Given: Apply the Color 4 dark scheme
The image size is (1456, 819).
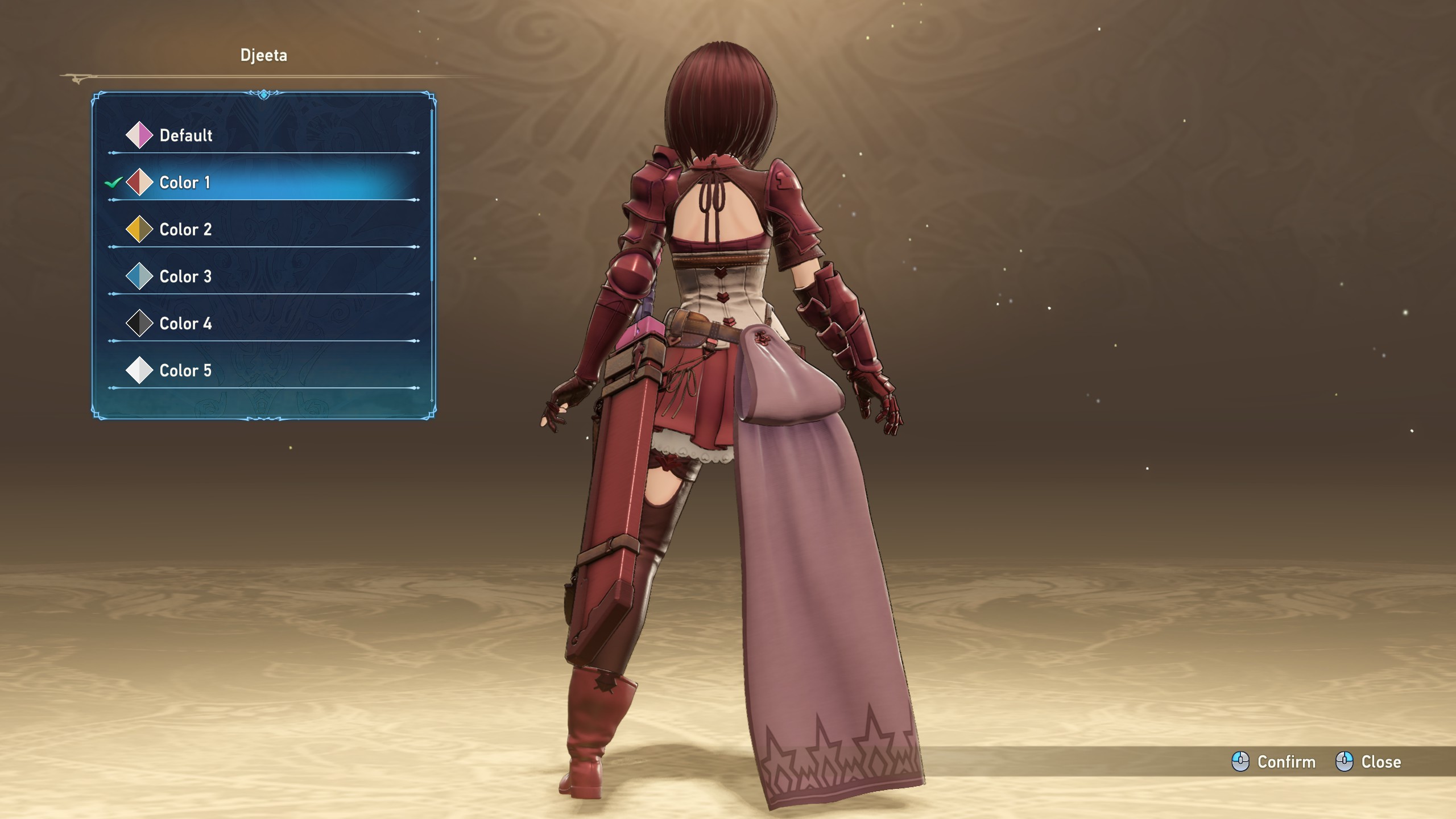Looking at the screenshot, I should (x=185, y=324).
